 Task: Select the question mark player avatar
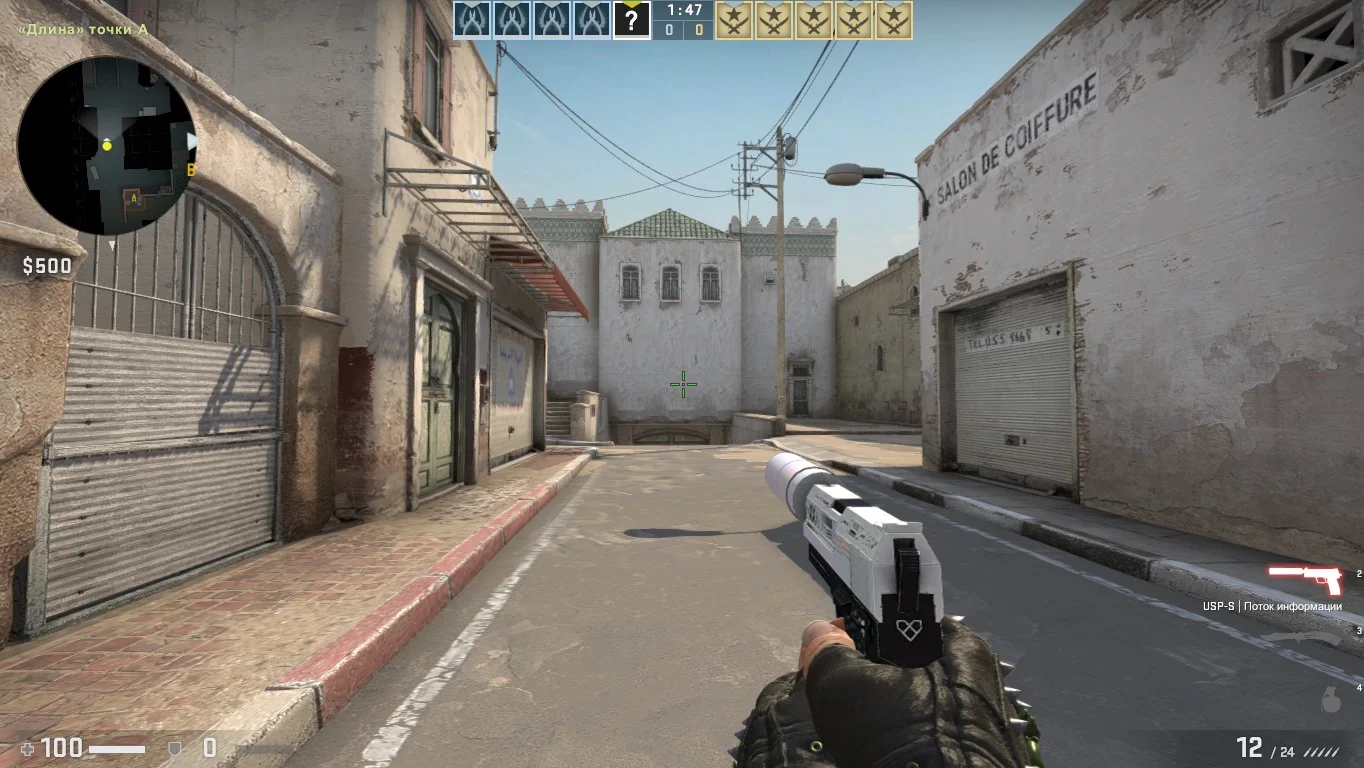631,20
